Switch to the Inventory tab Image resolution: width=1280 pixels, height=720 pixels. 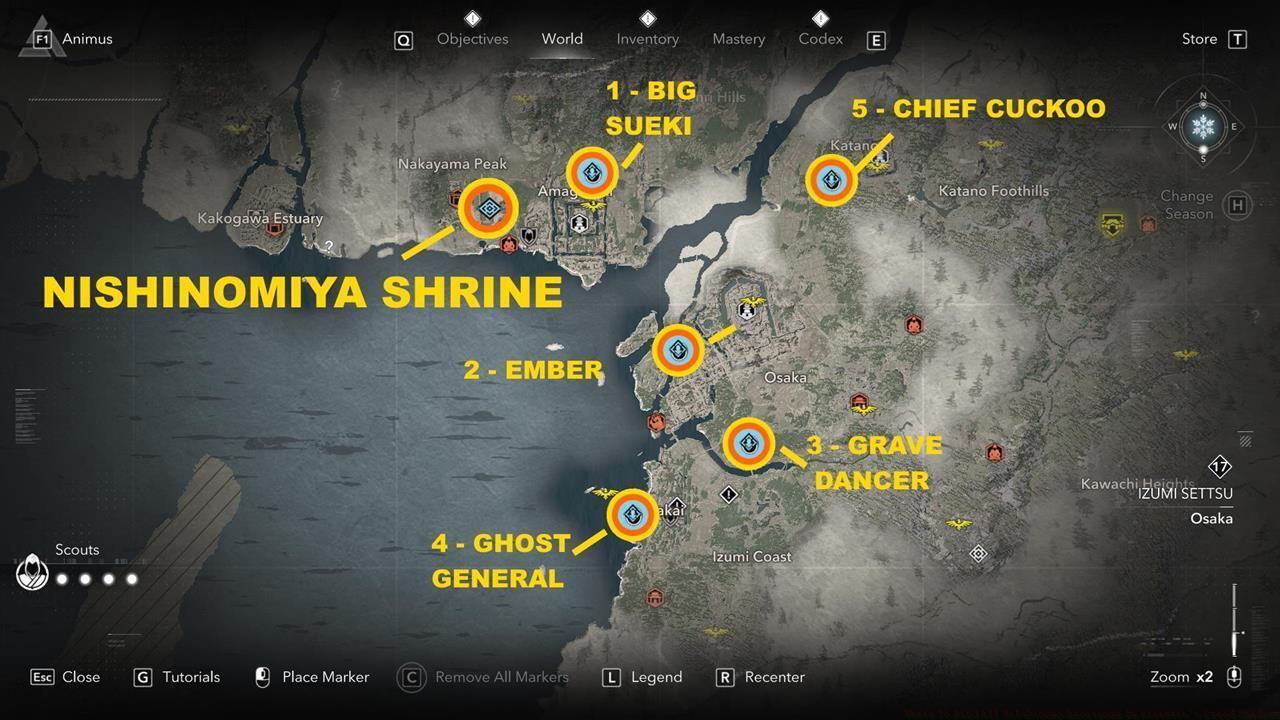point(647,39)
